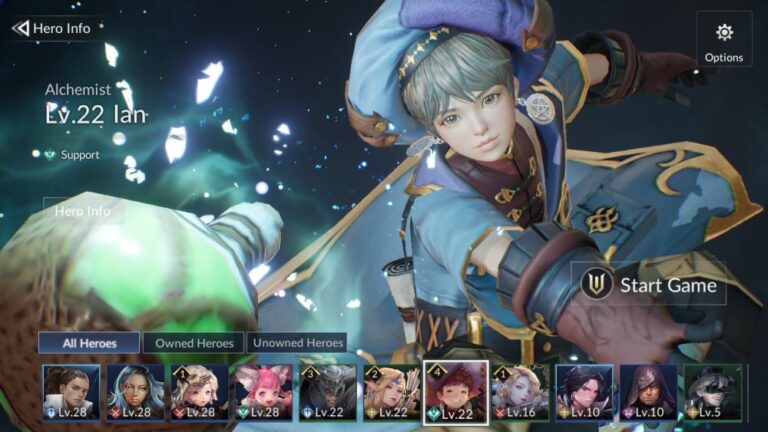Switch to the Unowned Heroes tab

pos(298,343)
